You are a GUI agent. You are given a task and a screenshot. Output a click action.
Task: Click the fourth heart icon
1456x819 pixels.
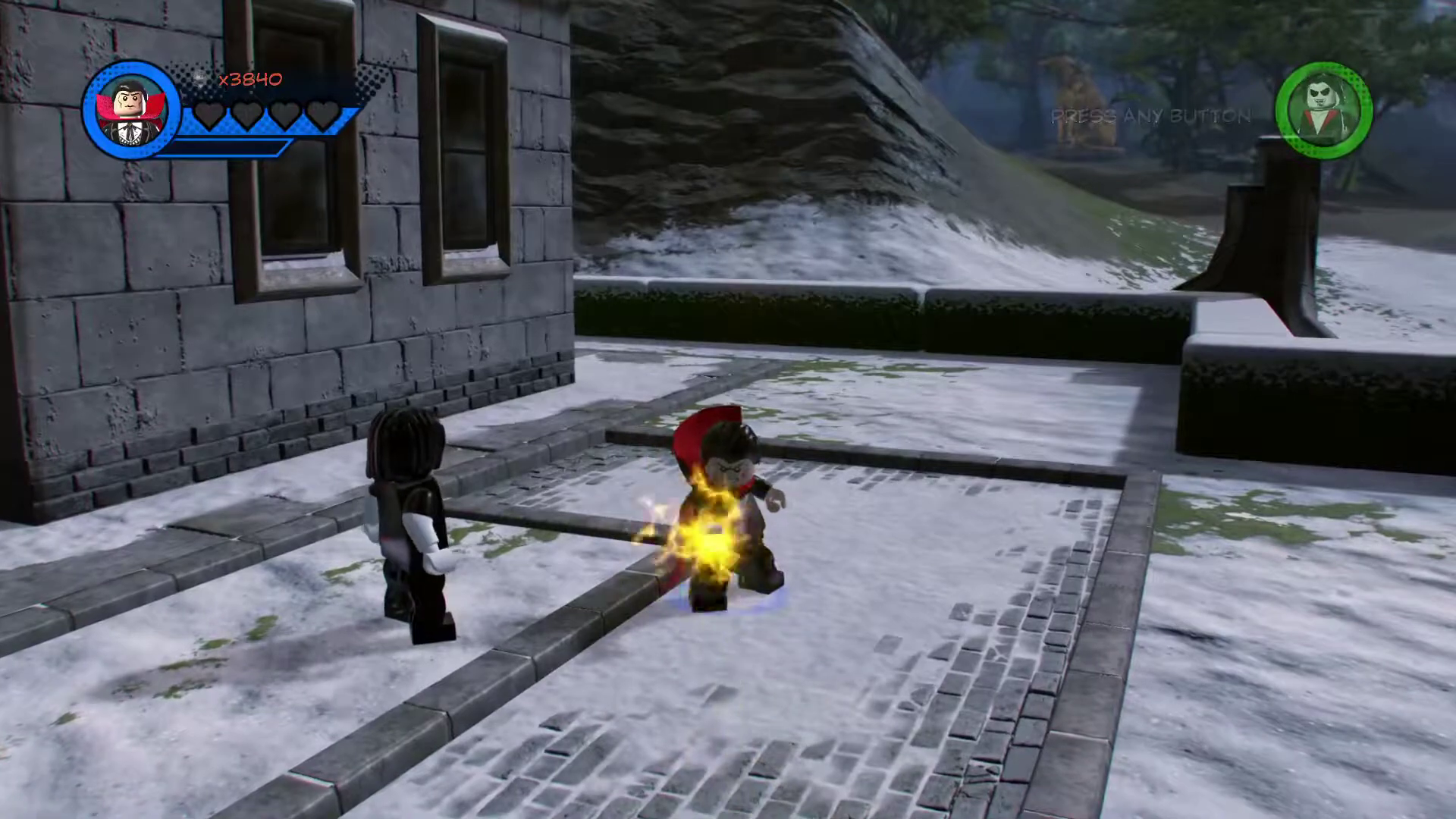pyautogui.click(x=325, y=112)
